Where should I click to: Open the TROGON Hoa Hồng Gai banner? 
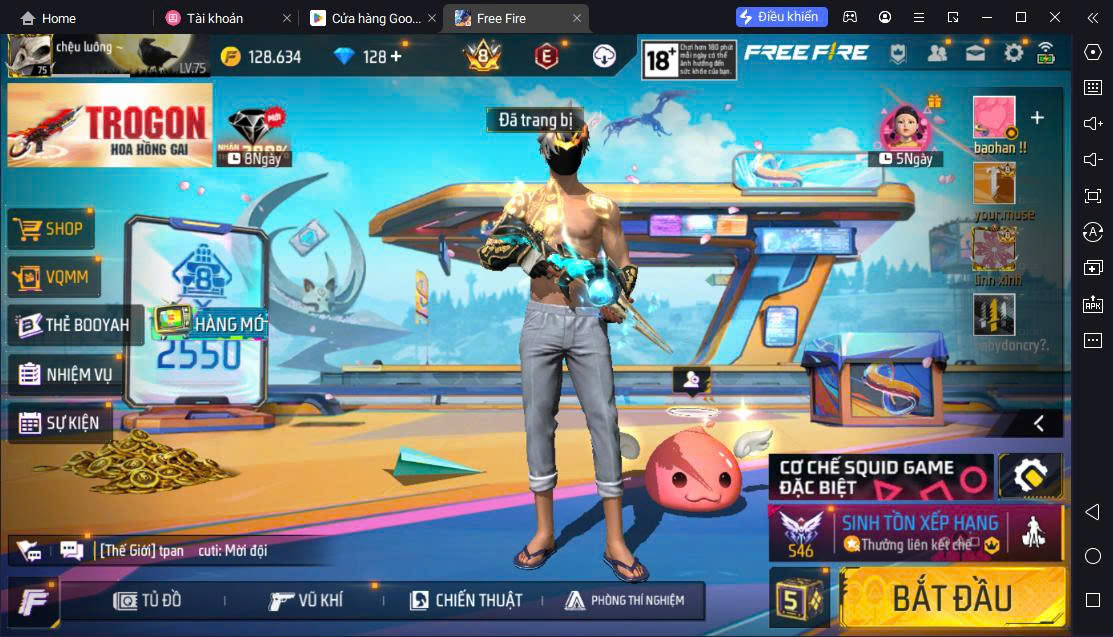[110, 124]
